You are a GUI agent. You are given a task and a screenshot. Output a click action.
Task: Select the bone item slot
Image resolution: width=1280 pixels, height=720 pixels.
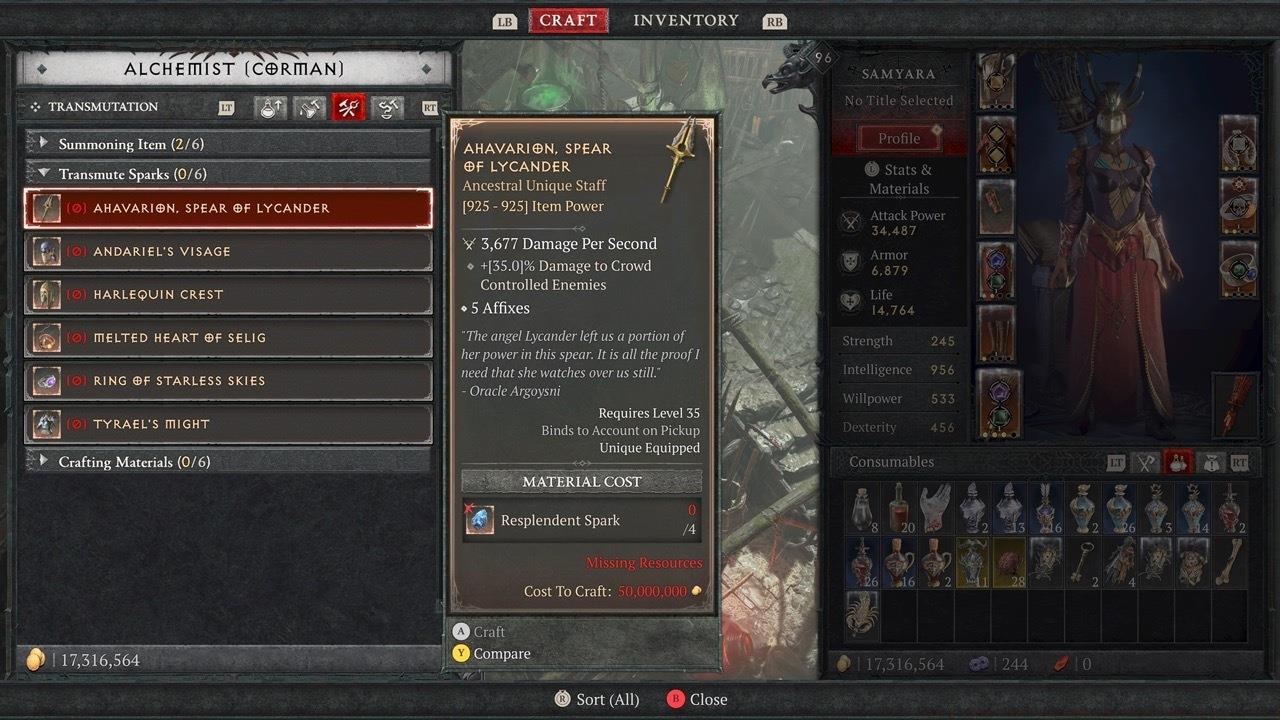1228,562
